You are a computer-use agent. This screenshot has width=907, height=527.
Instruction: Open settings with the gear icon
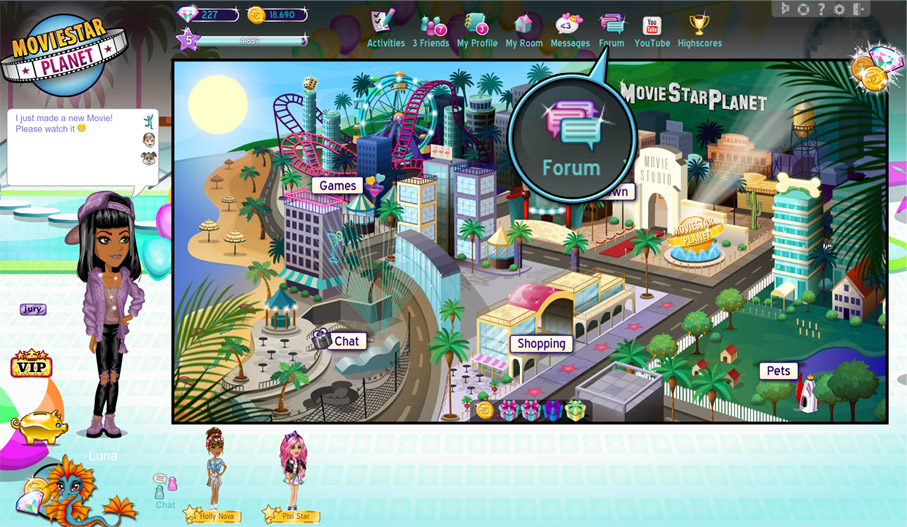click(x=838, y=9)
